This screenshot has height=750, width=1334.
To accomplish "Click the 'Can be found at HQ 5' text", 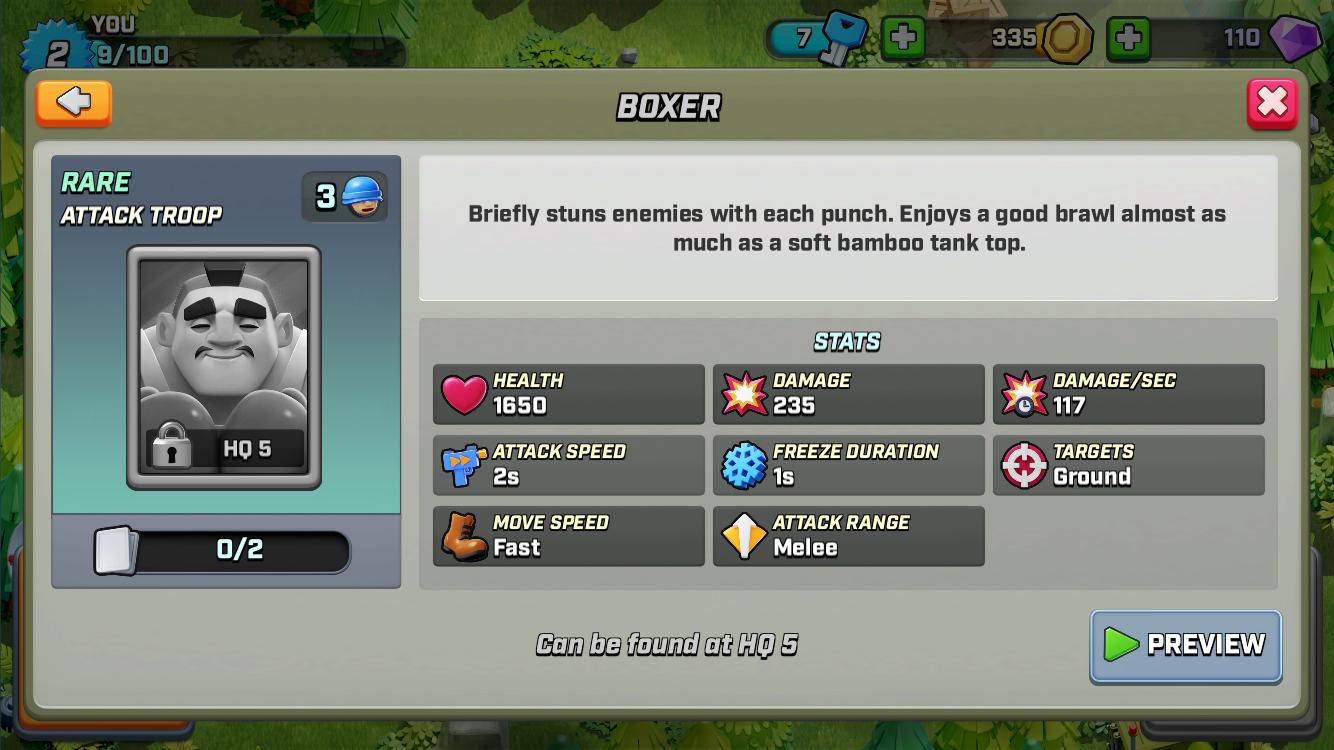I will (x=667, y=645).
